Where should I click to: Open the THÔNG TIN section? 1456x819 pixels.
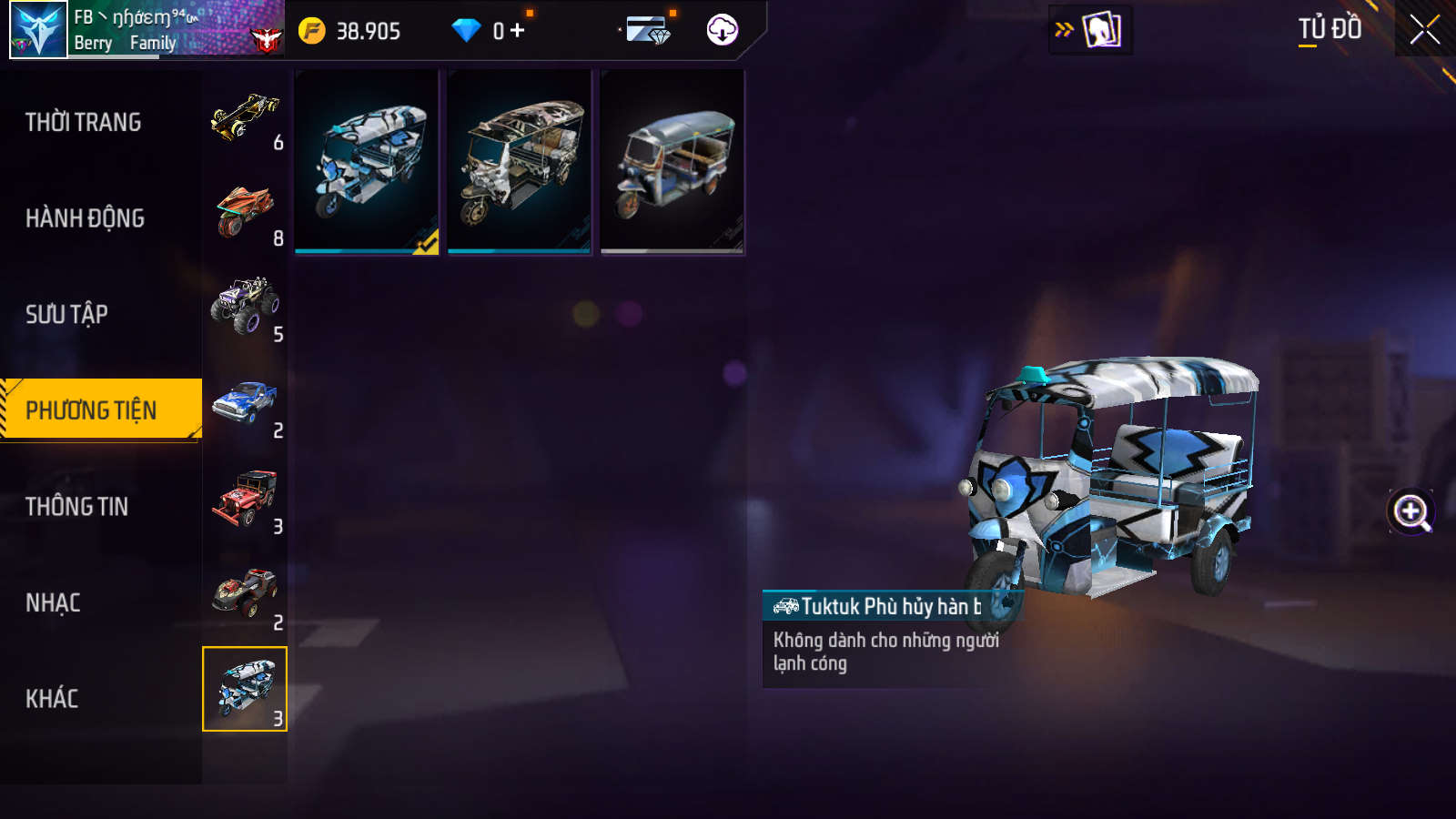(x=76, y=506)
